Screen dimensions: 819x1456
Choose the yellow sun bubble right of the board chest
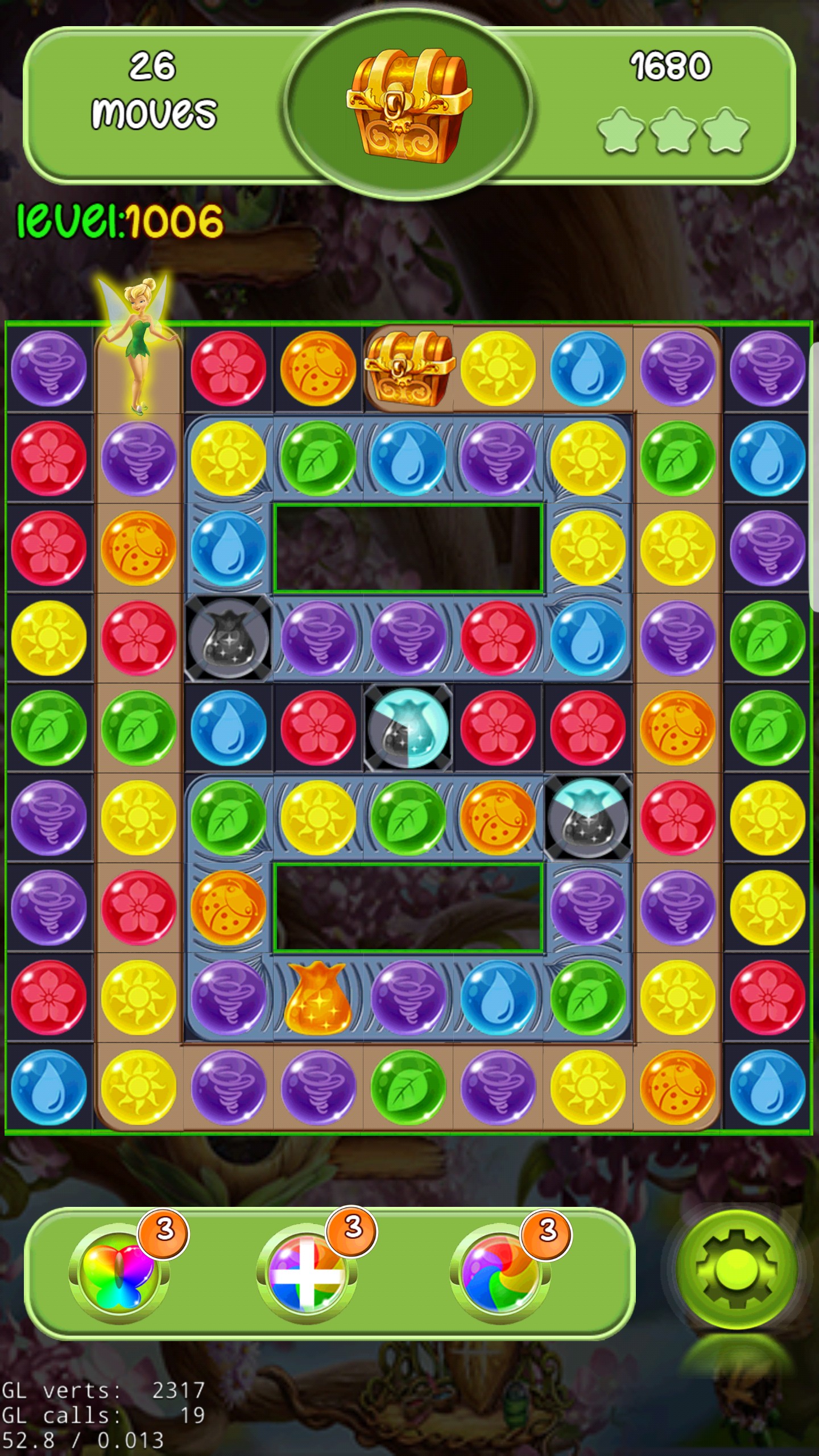coord(498,368)
